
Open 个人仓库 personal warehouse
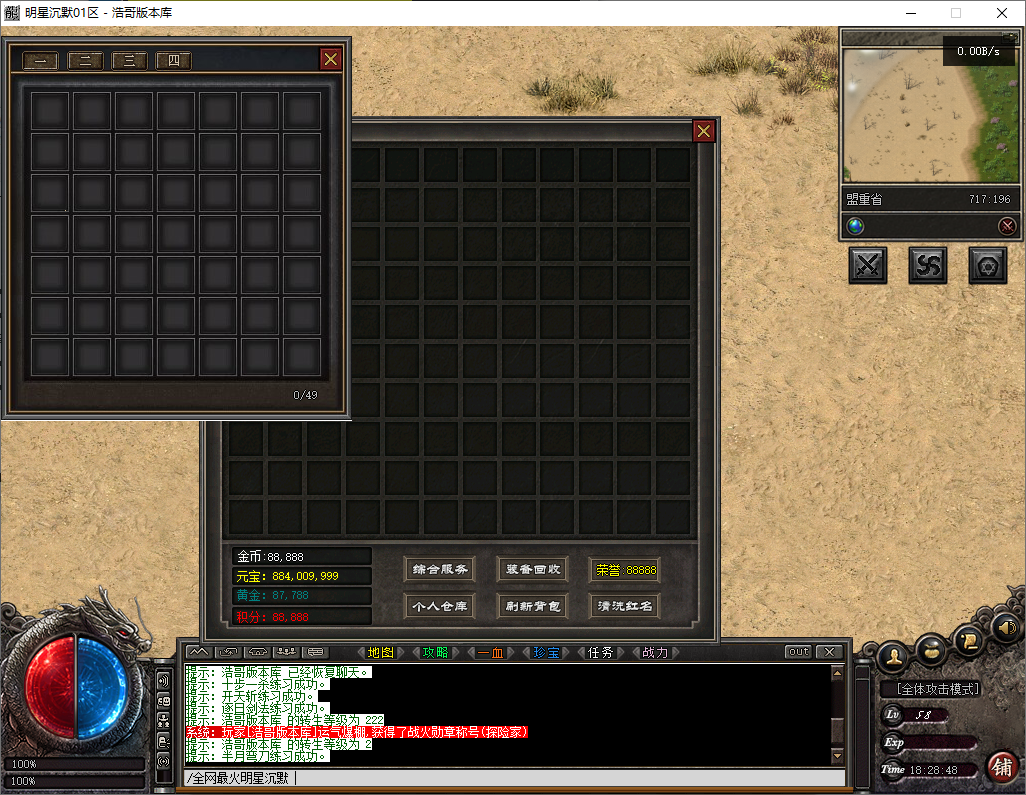click(x=439, y=605)
